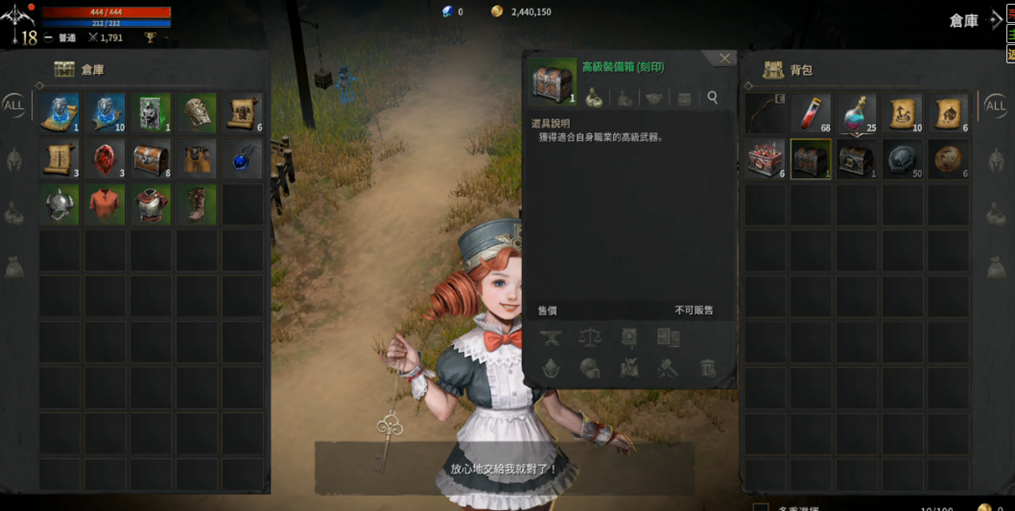Viewport: 1015px width, 511px height.
Task: Show all items in the warehouse filter
Action: pos(14,105)
